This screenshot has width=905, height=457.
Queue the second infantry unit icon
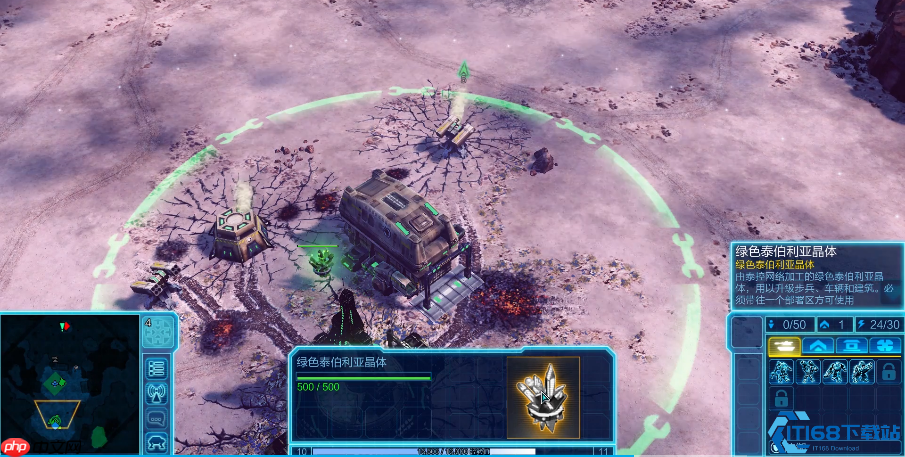807,372
